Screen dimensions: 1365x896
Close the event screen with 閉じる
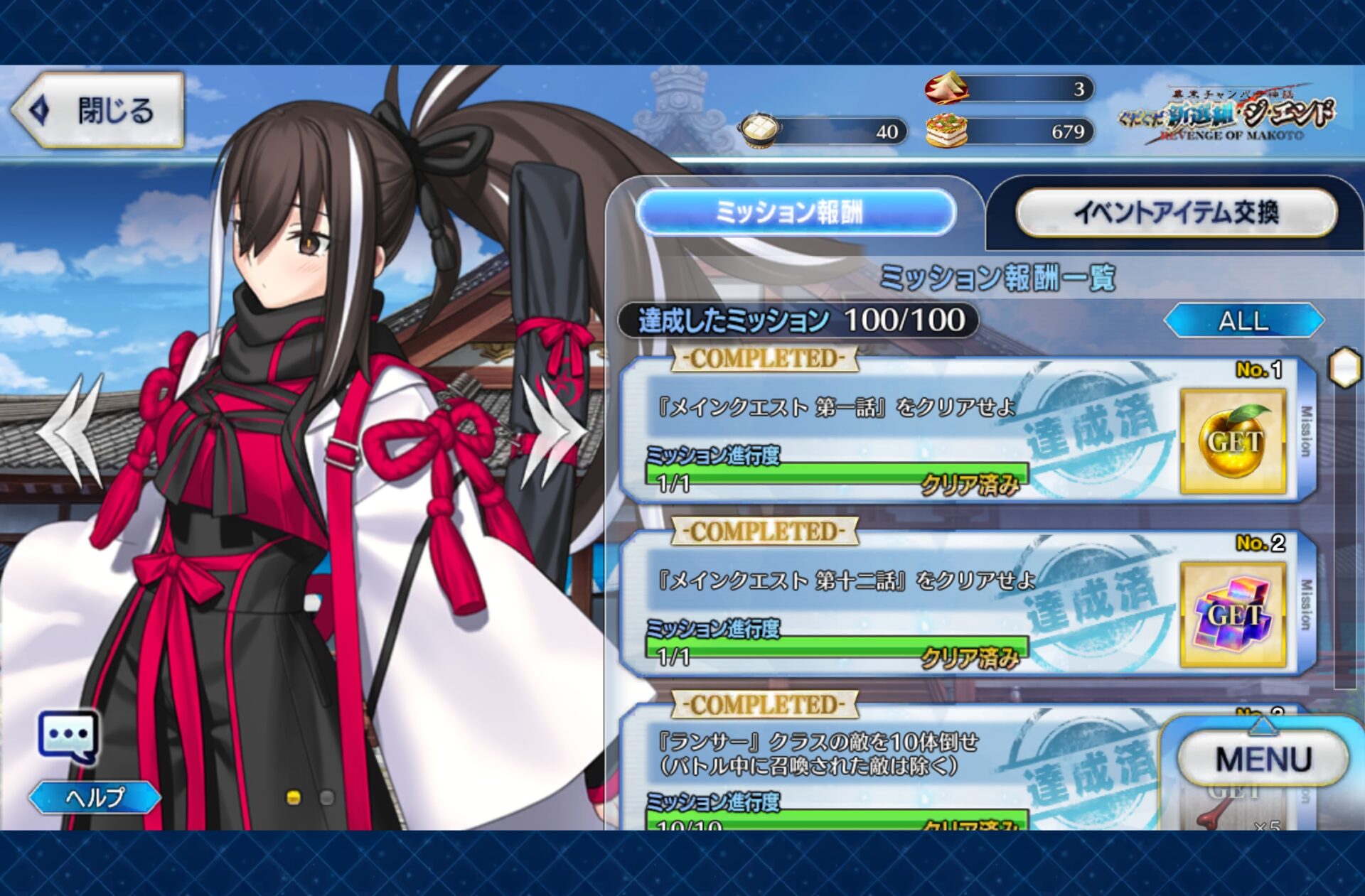[x=100, y=111]
